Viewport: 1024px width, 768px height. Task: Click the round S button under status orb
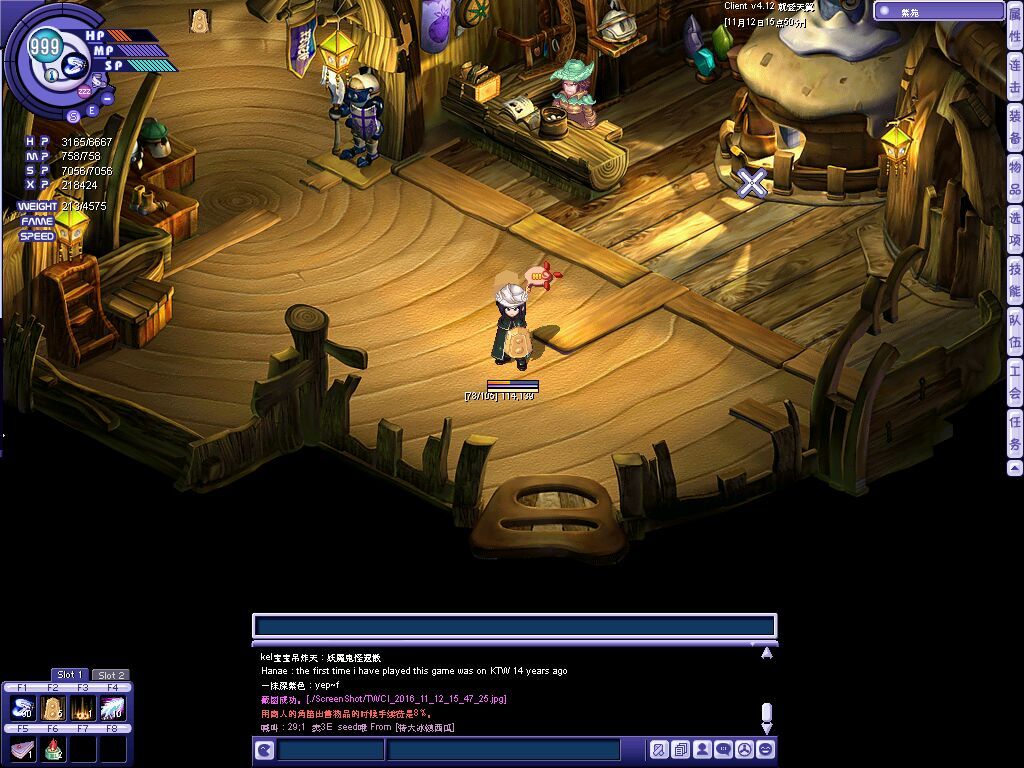coord(73,116)
